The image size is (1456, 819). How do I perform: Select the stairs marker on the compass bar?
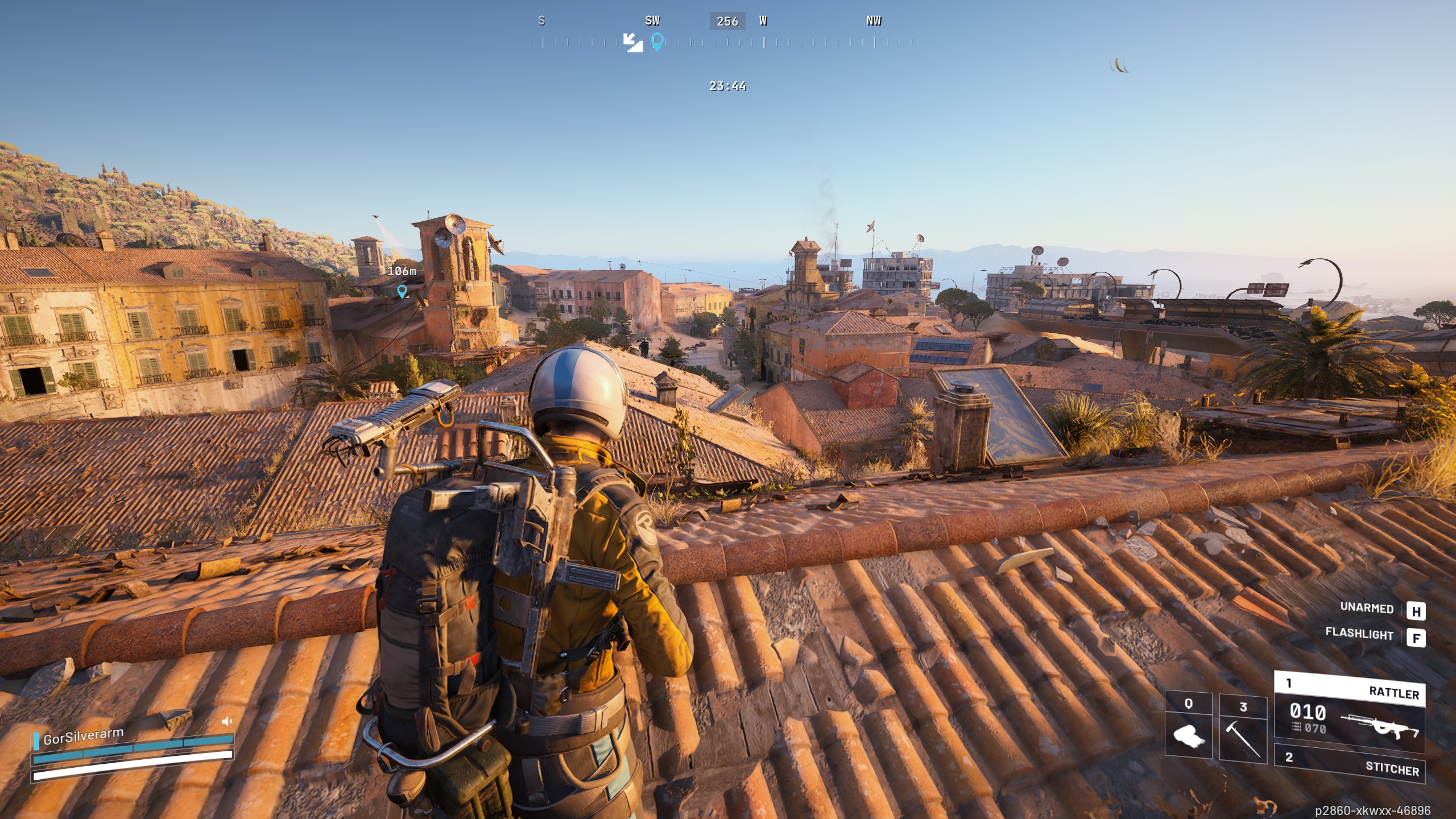(x=632, y=42)
